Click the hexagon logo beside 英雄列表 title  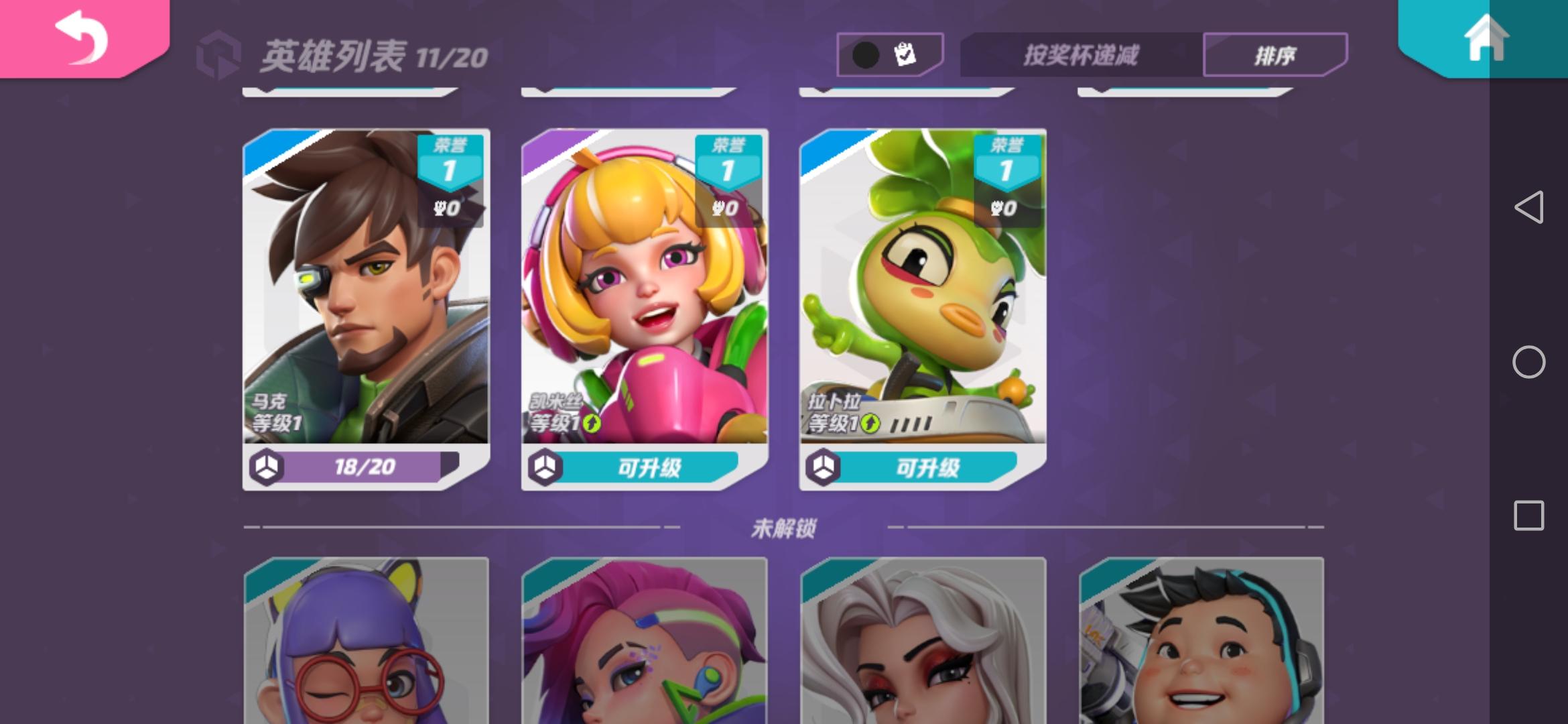pos(221,52)
